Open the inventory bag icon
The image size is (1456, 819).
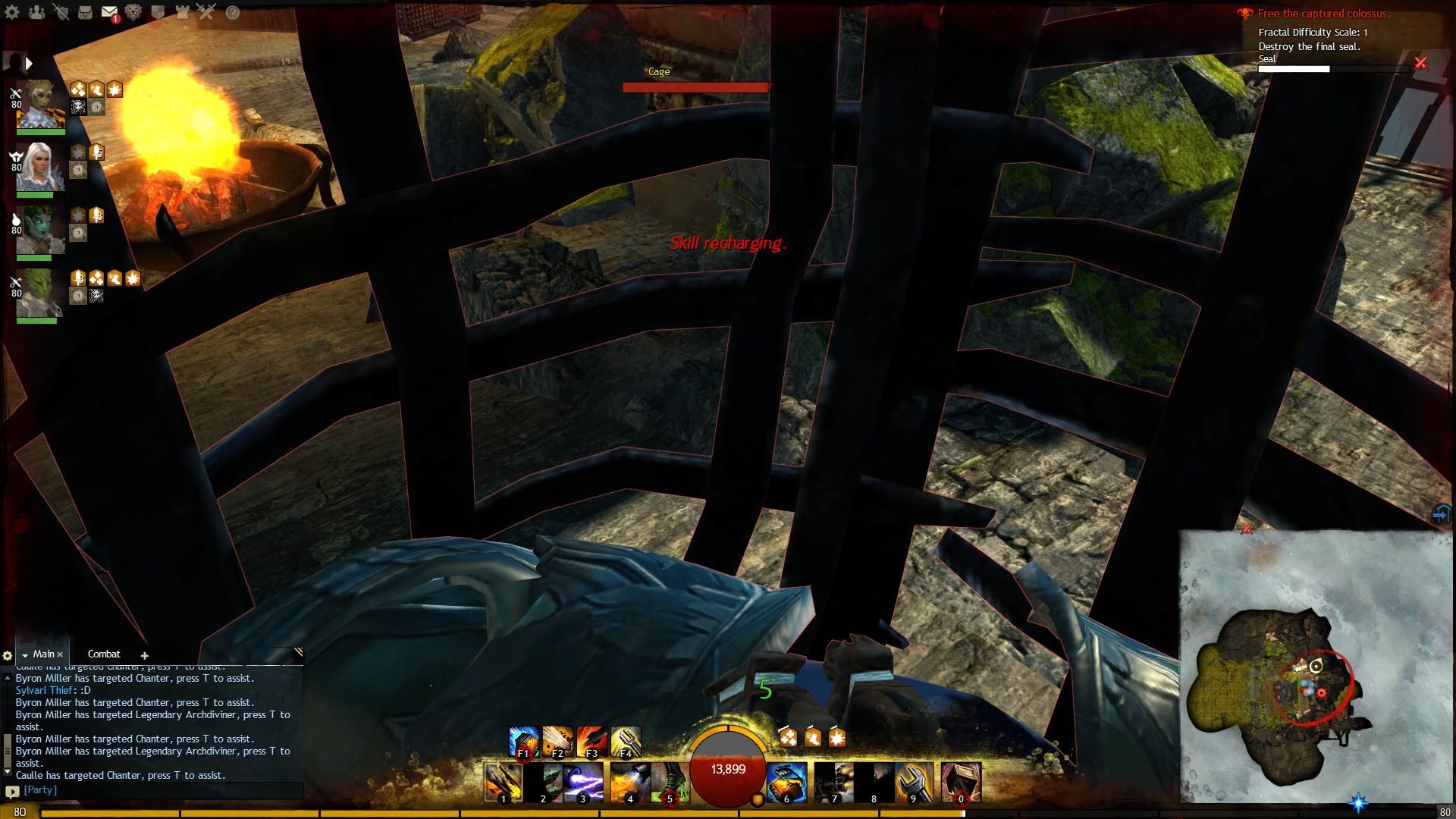point(85,12)
